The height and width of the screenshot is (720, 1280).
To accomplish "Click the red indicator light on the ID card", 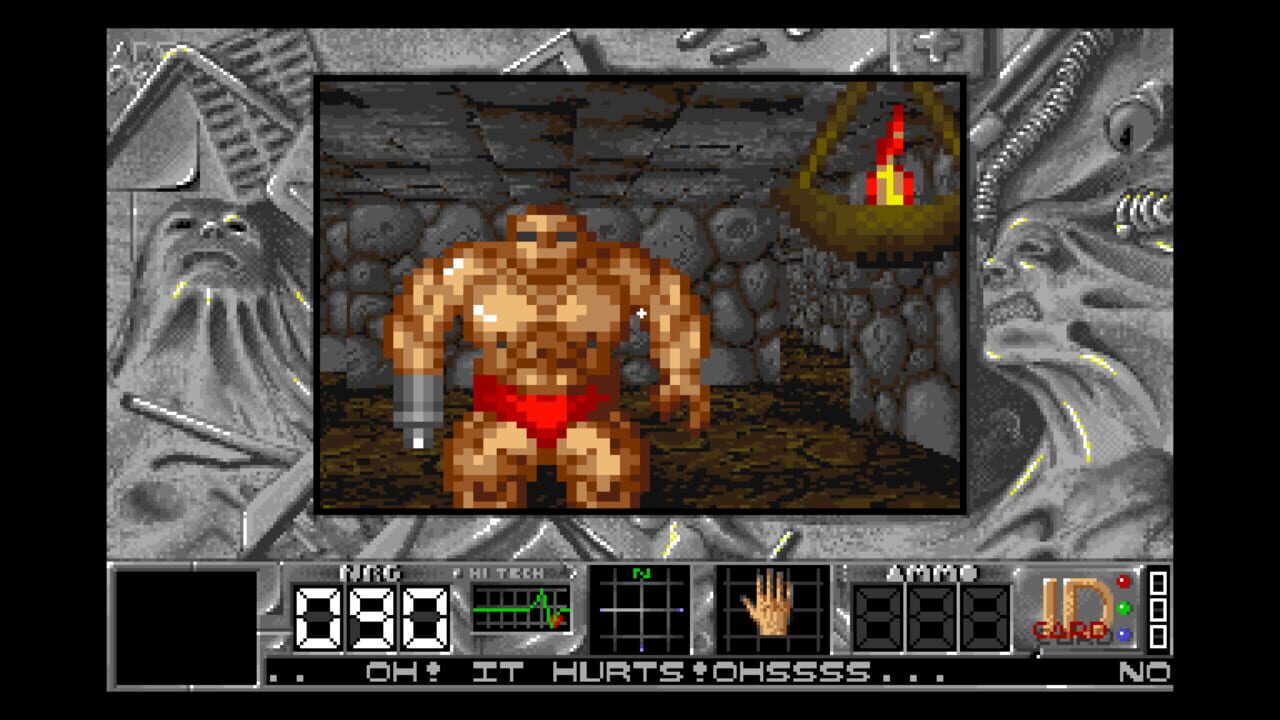I will (1122, 583).
